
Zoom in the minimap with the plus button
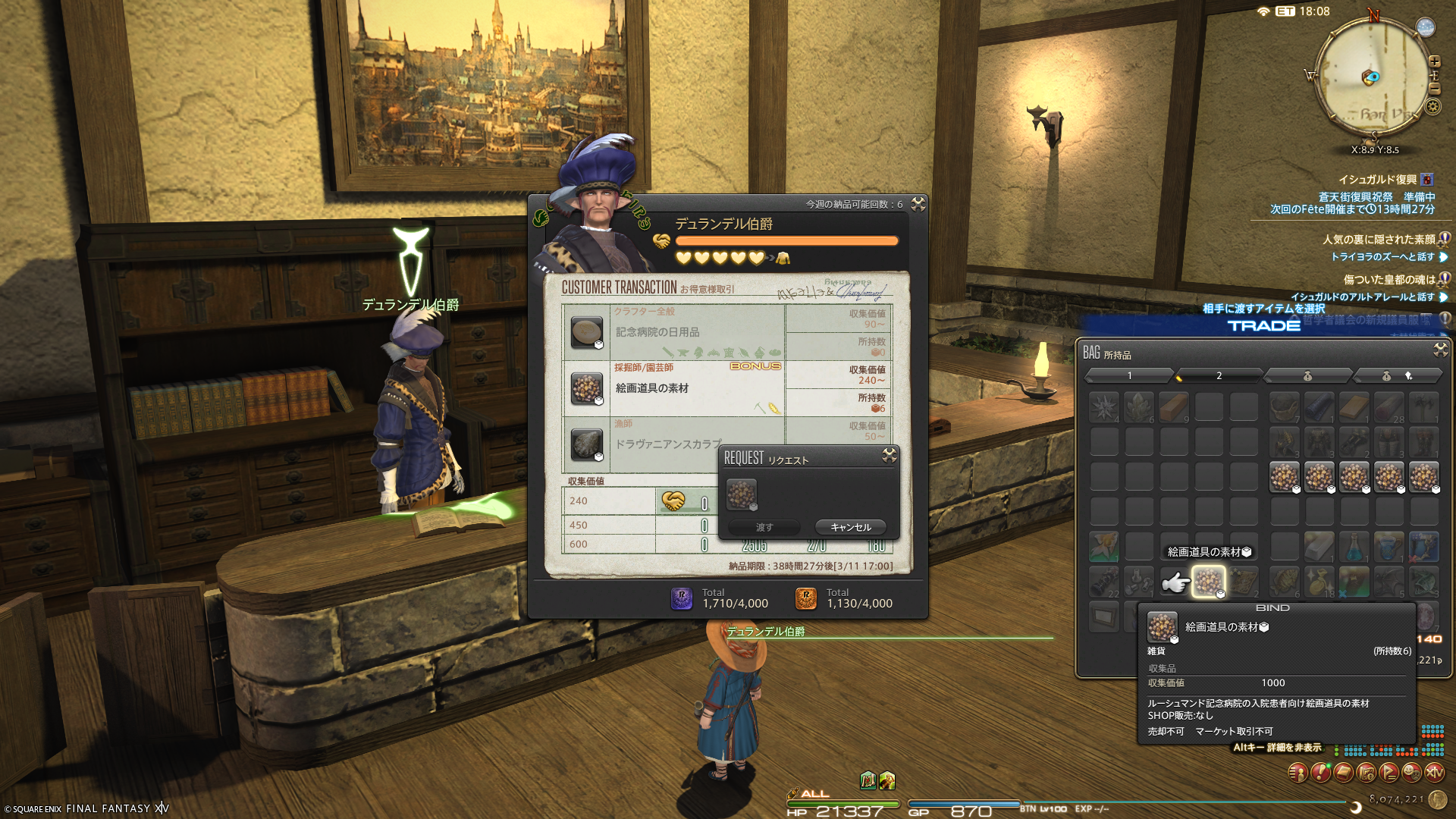(1435, 61)
